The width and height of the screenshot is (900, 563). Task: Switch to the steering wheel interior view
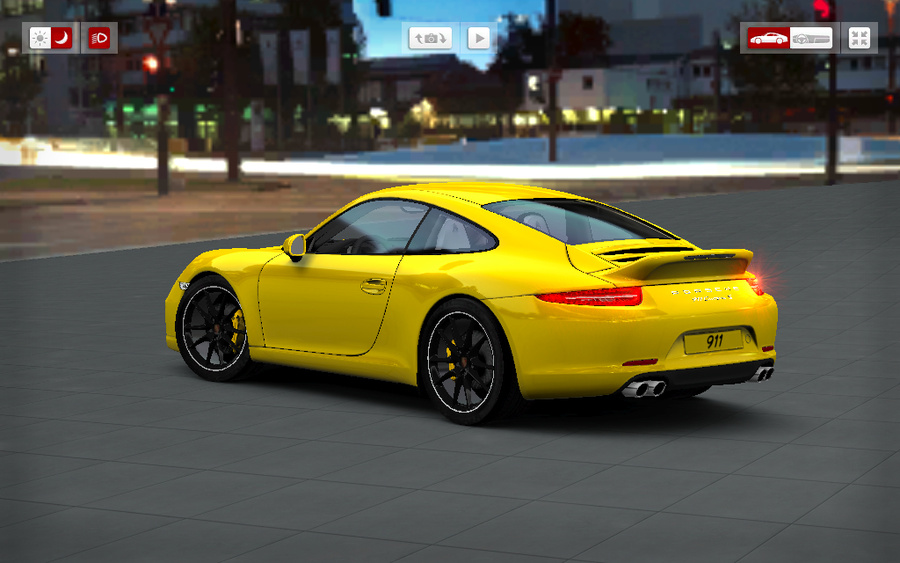click(x=811, y=38)
